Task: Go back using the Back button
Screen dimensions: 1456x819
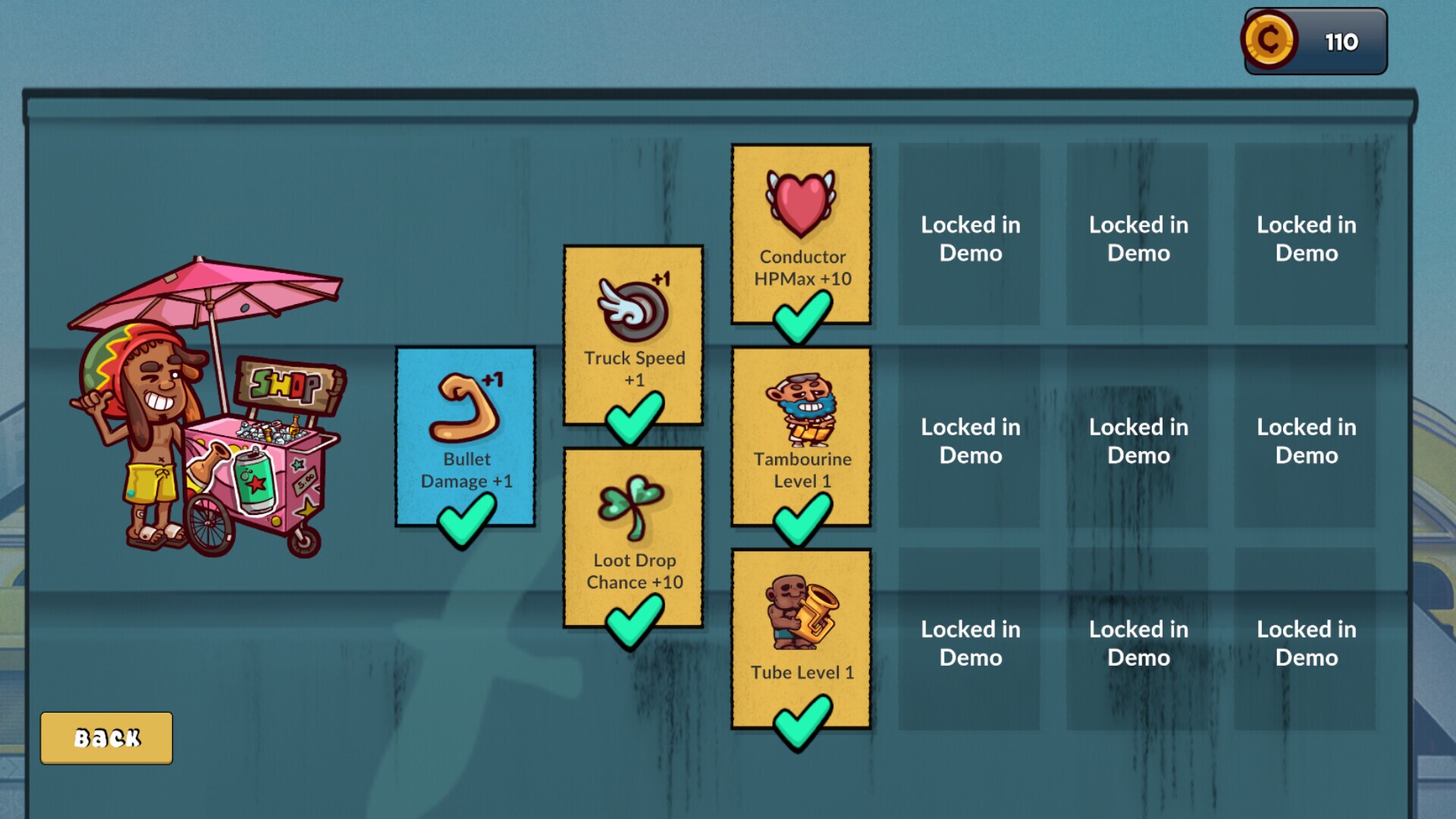Action: click(x=106, y=738)
